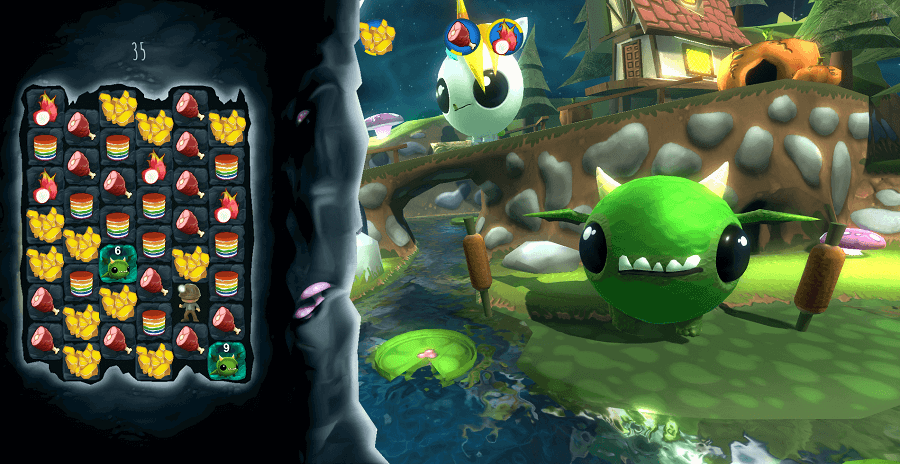This screenshot has width=900, height=464.
Task: Select the green monster tile numbered 6
Action: (x=117, y=264)
